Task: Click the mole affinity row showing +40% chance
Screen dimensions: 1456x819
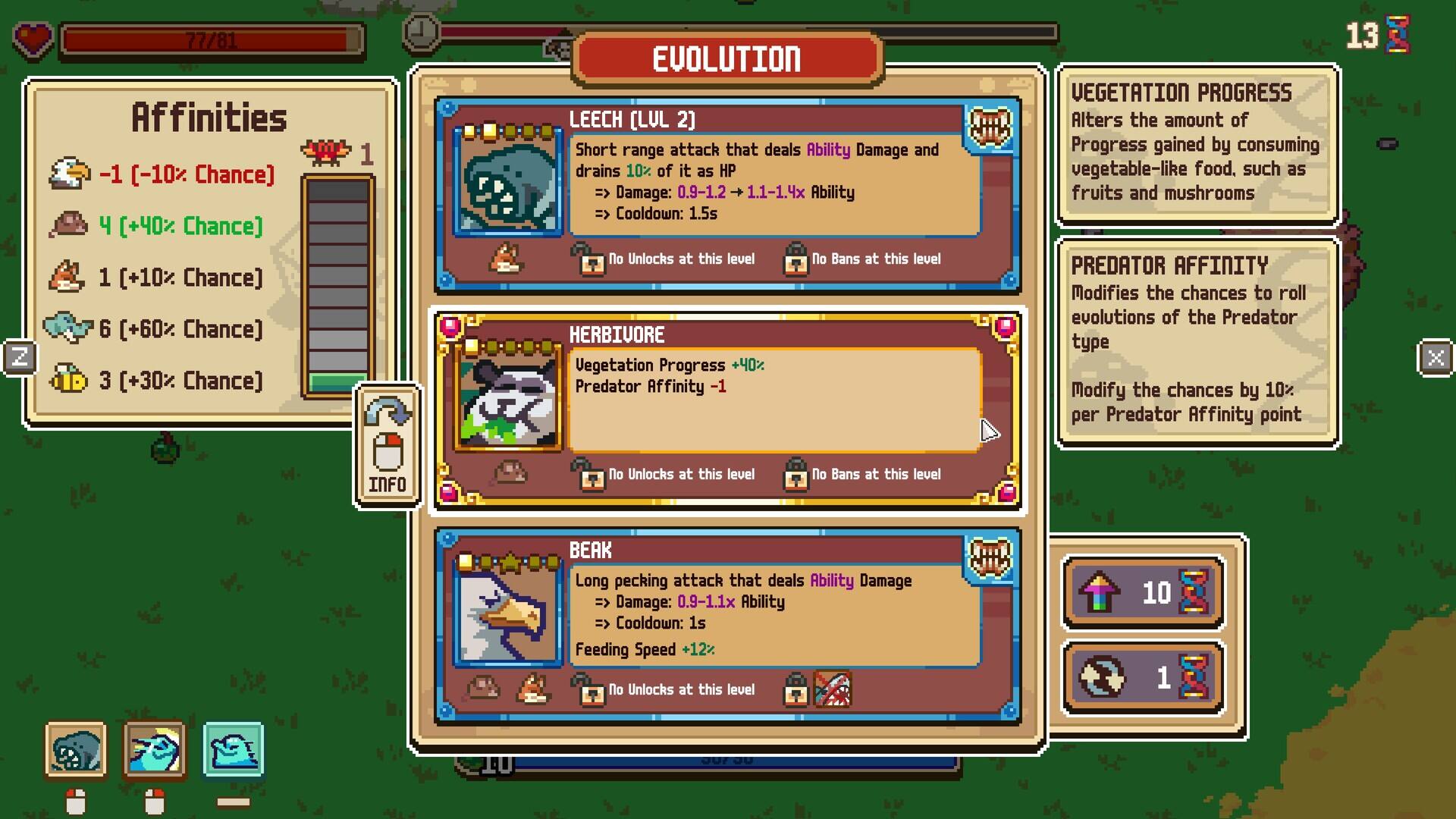Action: point(155,226)
